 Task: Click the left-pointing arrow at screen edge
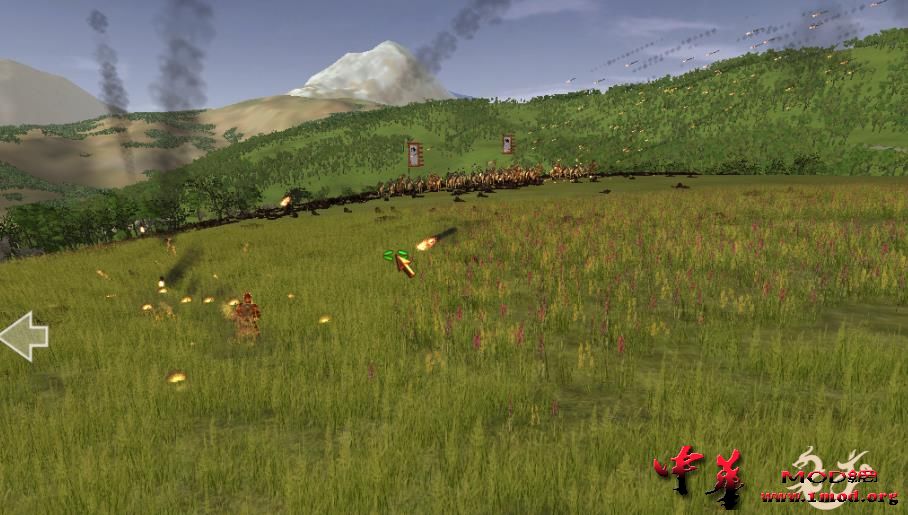23,336
